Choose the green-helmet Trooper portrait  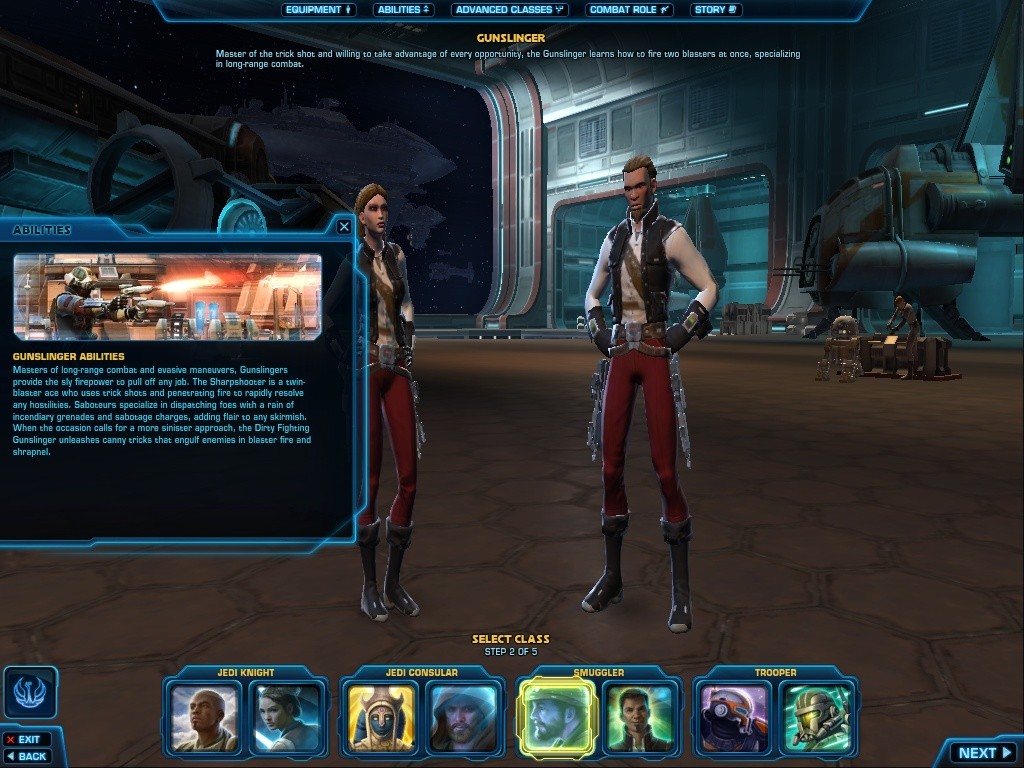pos(816,717)
